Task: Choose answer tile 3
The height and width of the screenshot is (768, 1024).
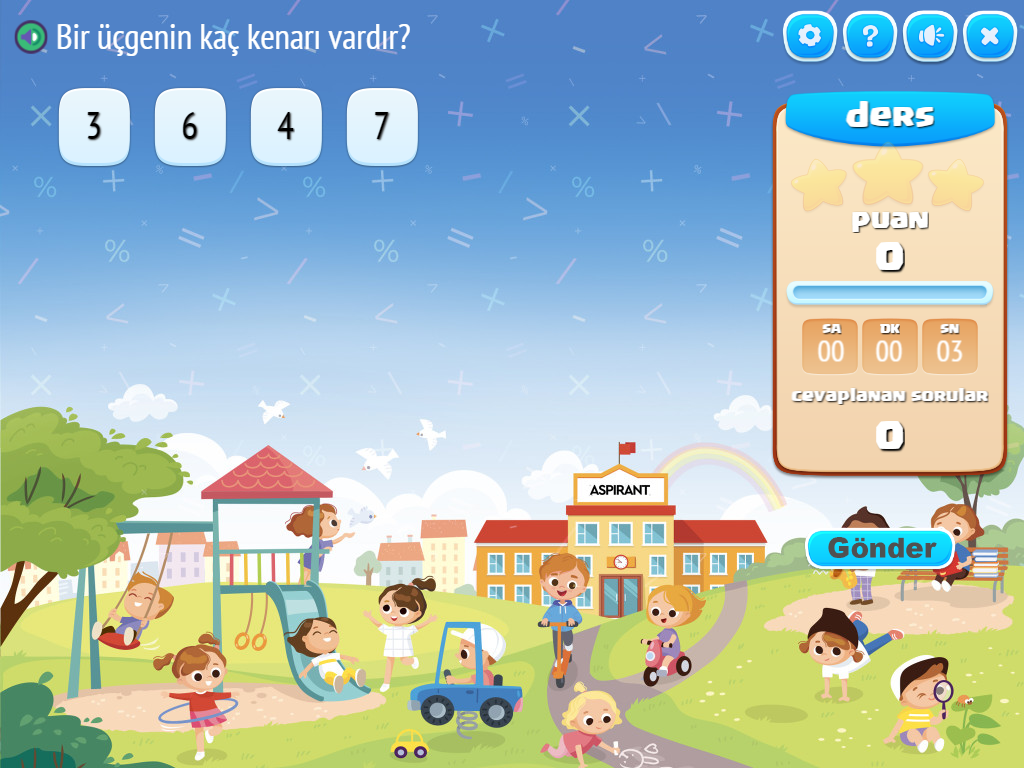Action: [94, 127]
